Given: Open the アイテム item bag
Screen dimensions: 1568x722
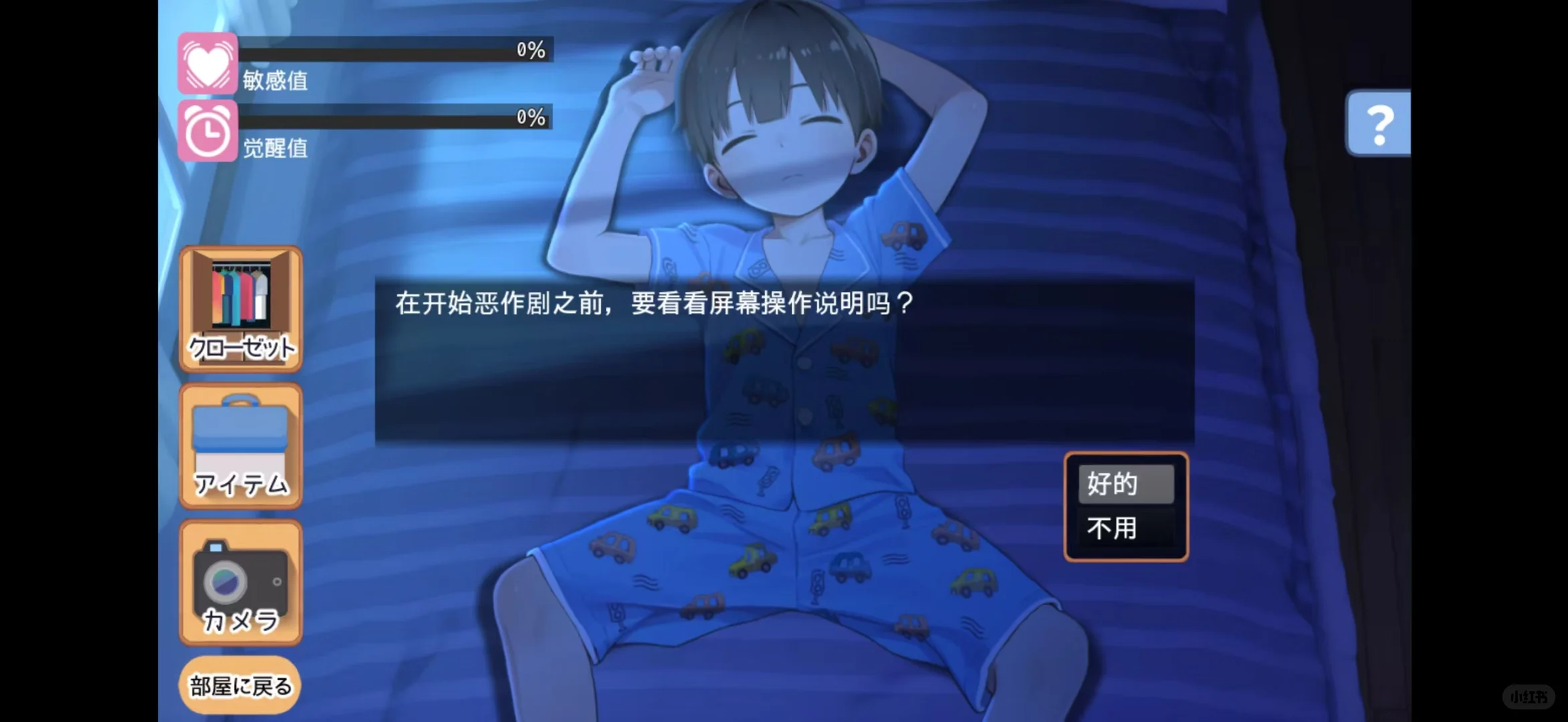Looking at the screenshot, I should click(x=240, y=445).
